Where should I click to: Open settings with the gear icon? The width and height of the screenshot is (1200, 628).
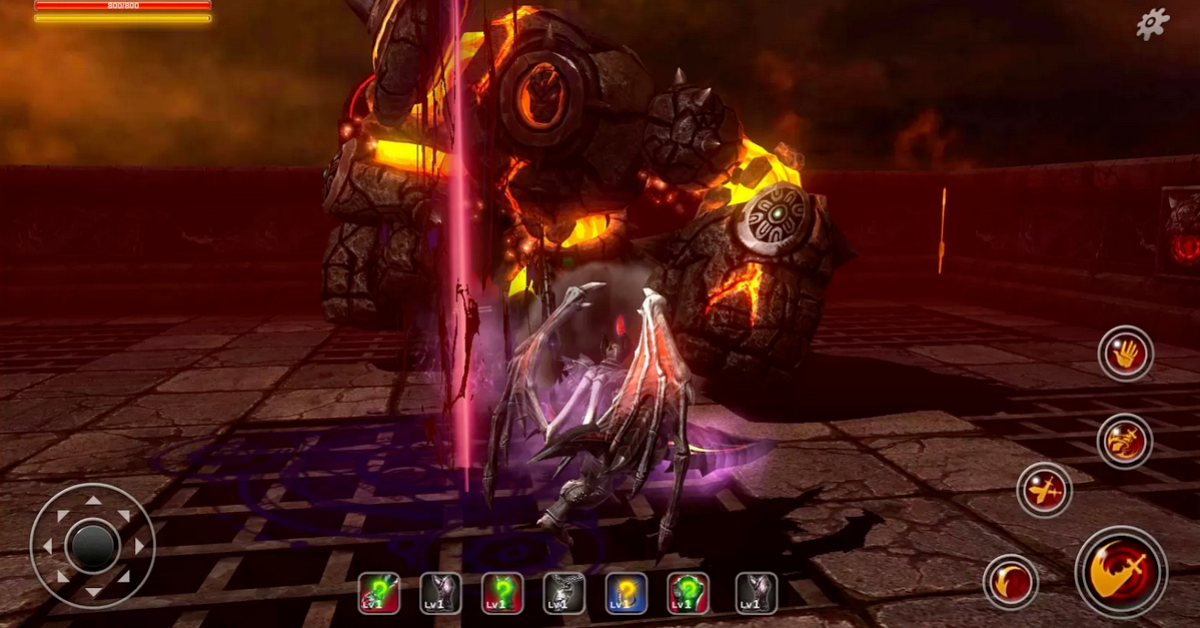click(1152, 24)
